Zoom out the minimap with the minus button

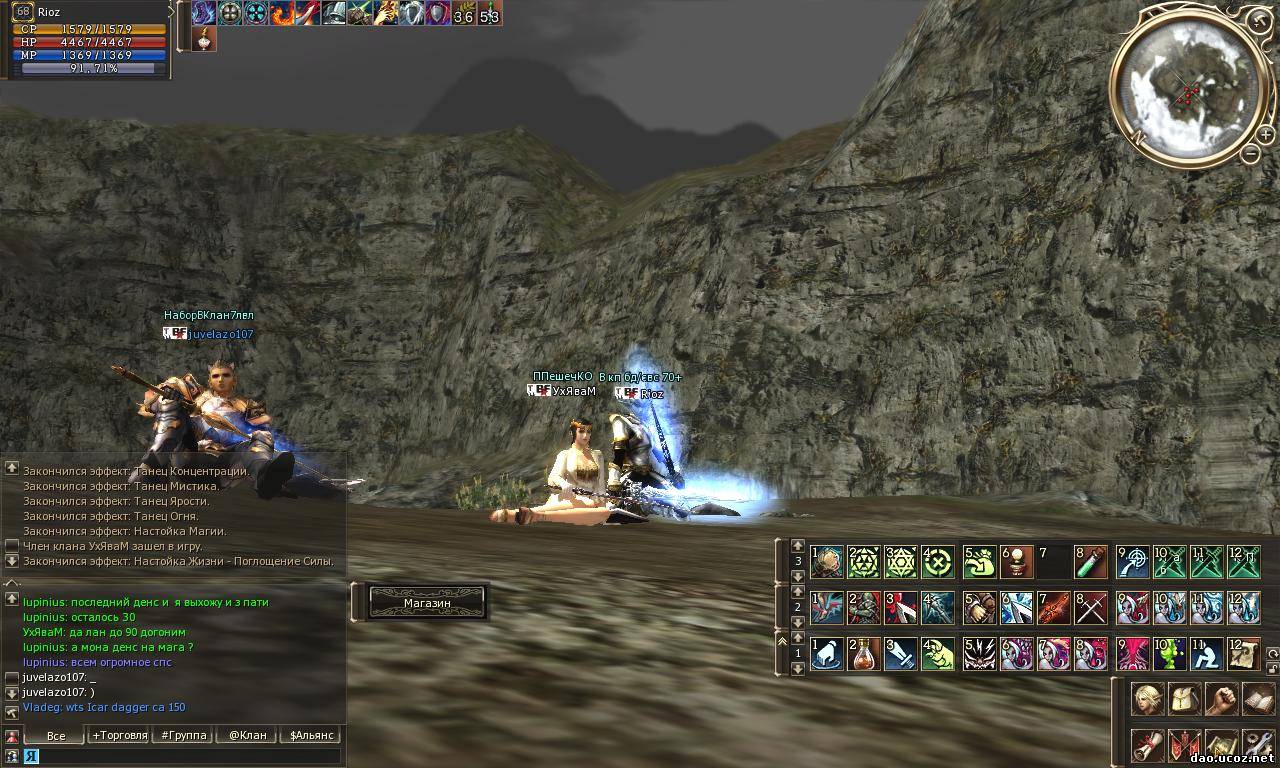pos(1250,153)
